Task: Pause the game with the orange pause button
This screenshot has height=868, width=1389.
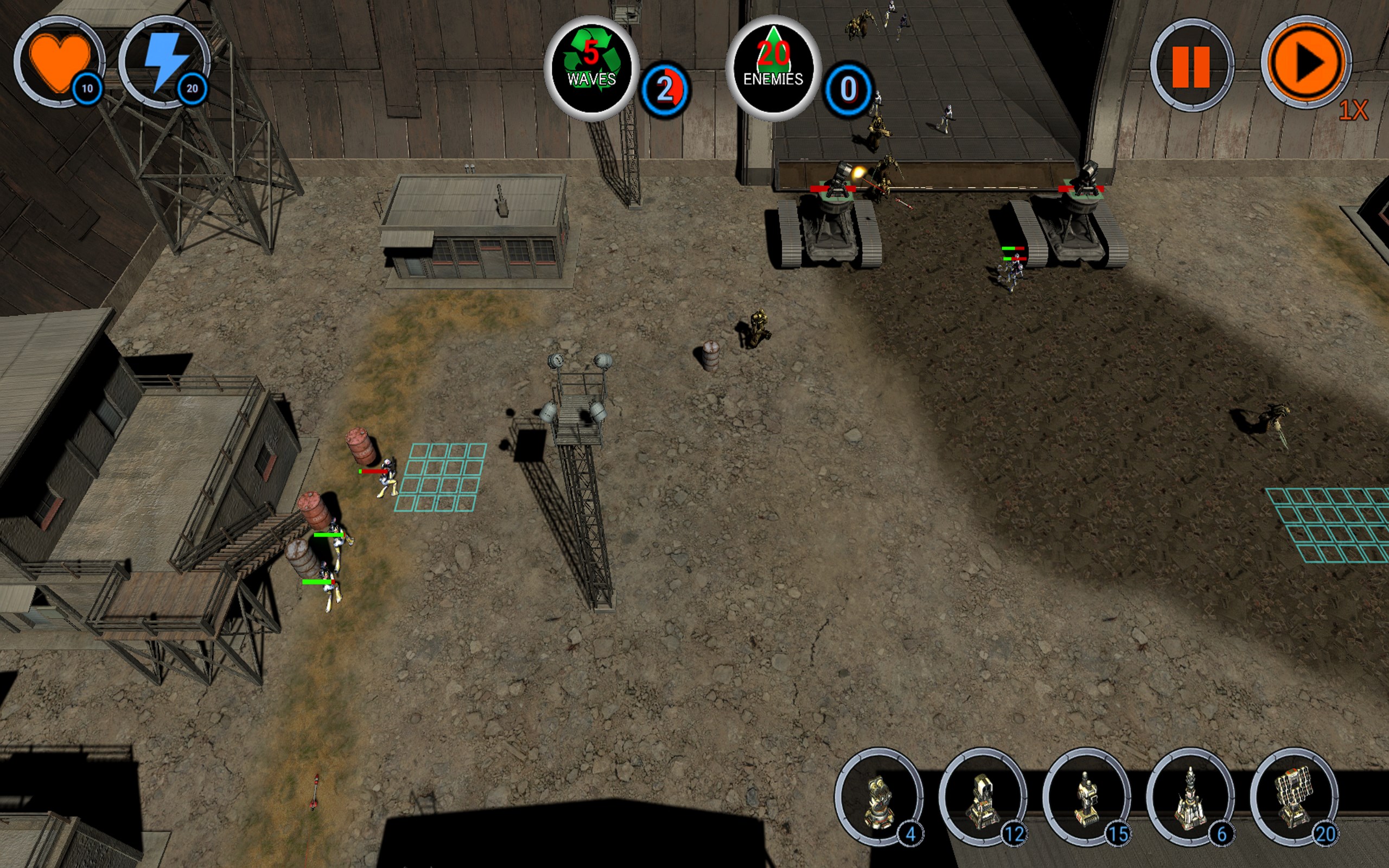Action: click(x=1191, y=66)
